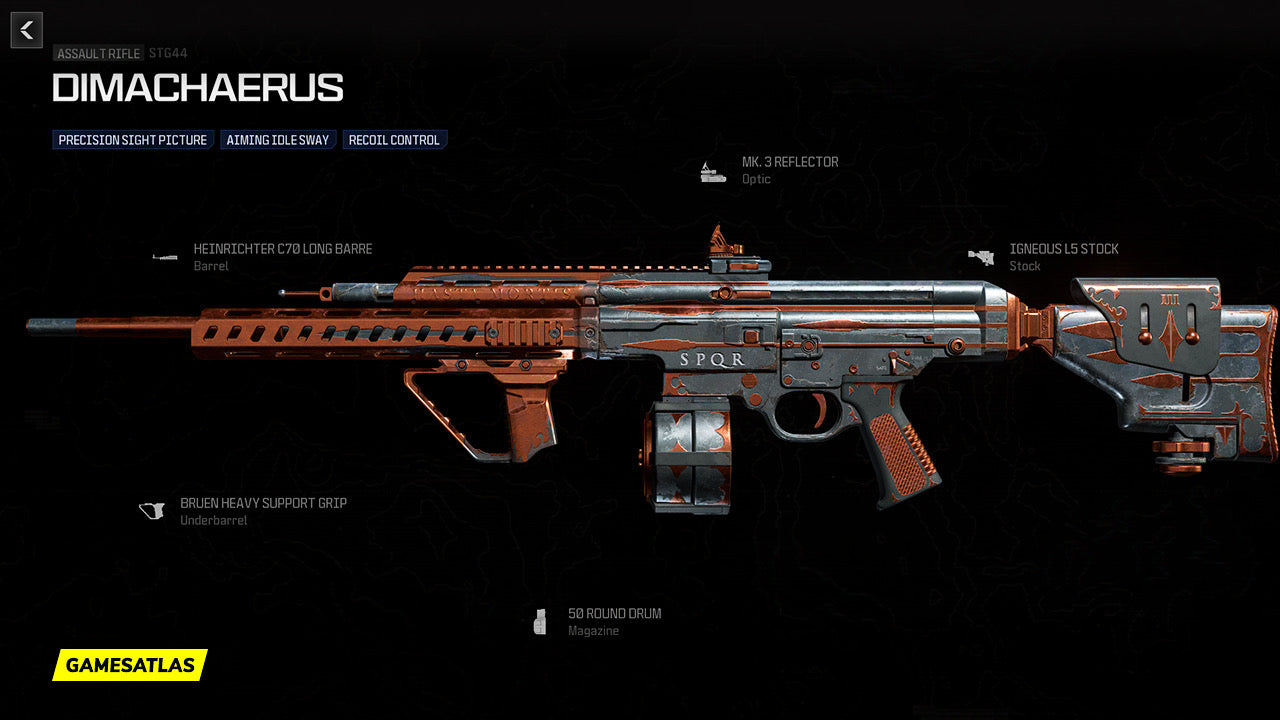1280x720 pixels.
Task: Click the Assault Rifle category label
Action: (98, 54)
